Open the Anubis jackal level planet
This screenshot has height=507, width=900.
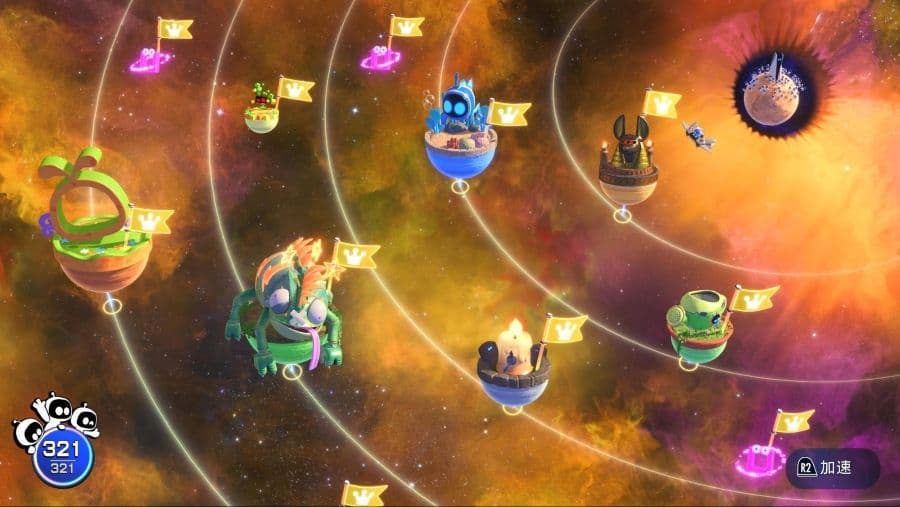(x=628, y=163)
